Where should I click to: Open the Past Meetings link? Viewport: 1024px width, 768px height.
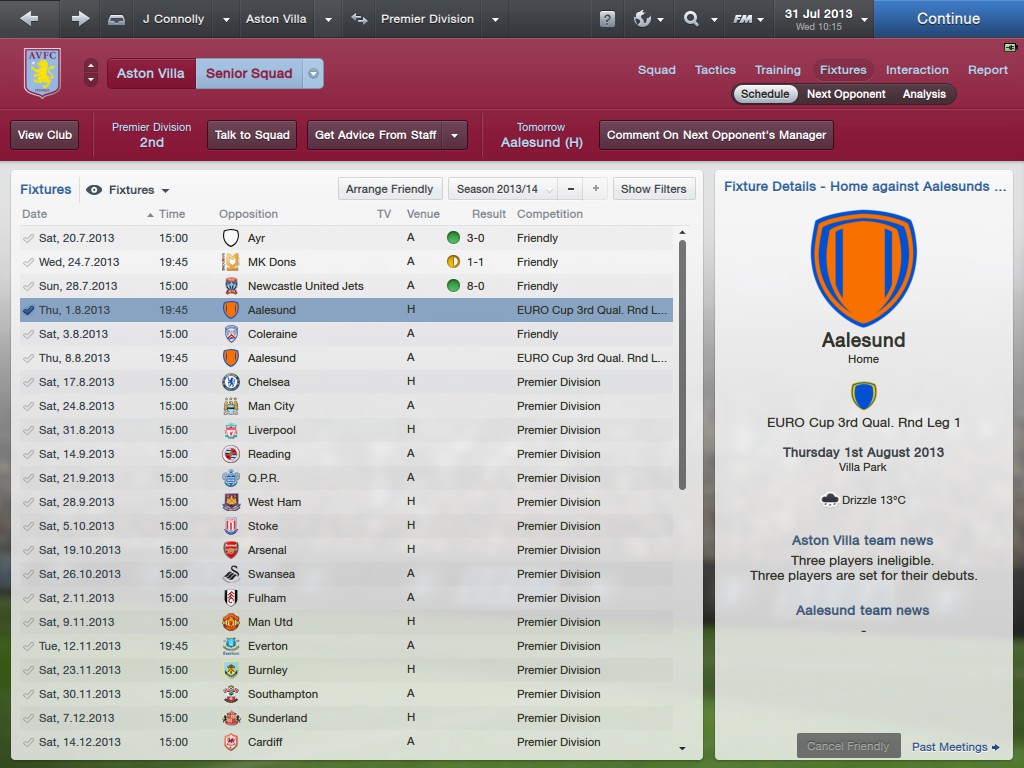coord(955,747)
